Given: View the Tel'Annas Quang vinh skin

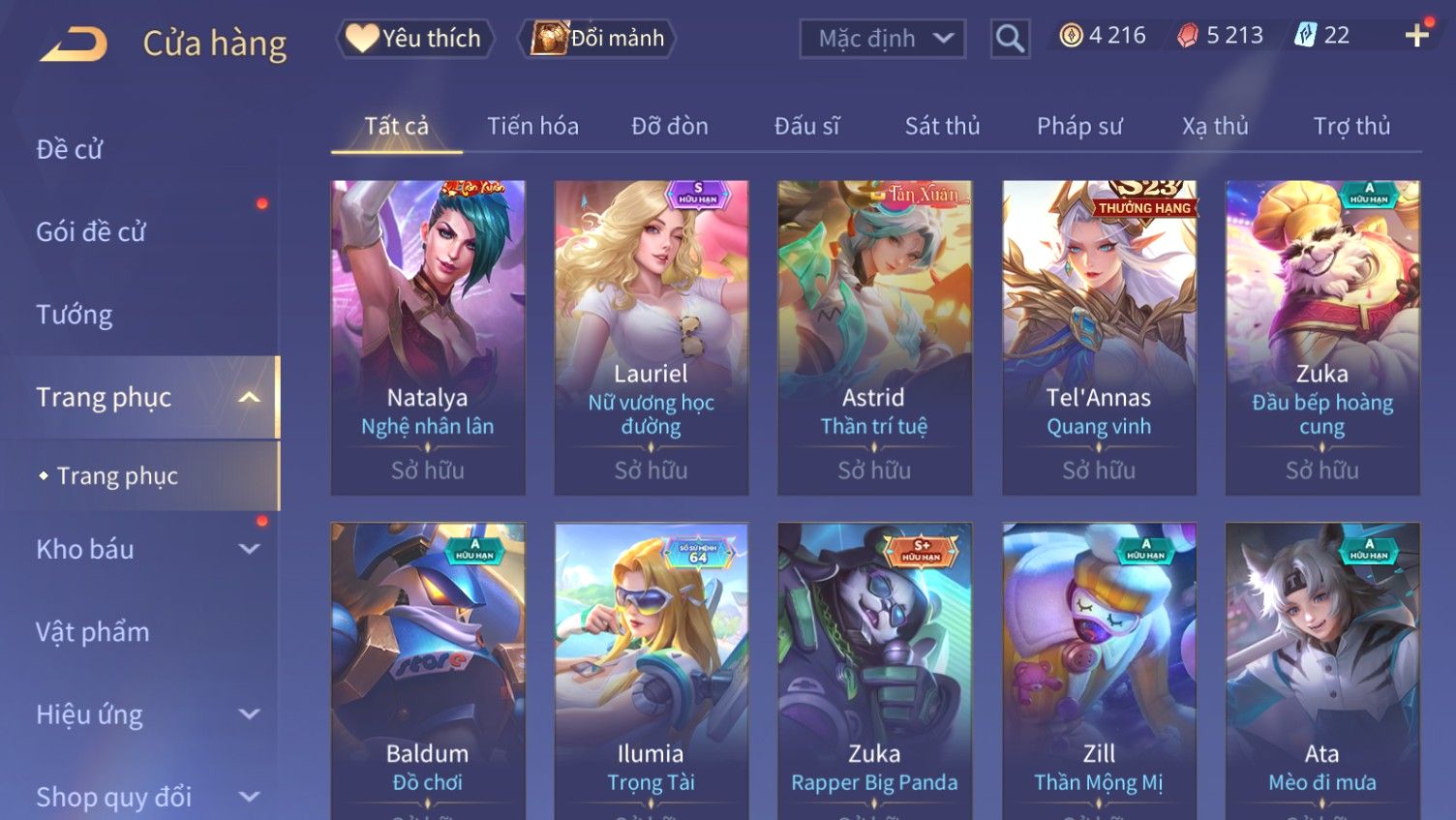Looking at the screenshot, I should (1099, 337).
